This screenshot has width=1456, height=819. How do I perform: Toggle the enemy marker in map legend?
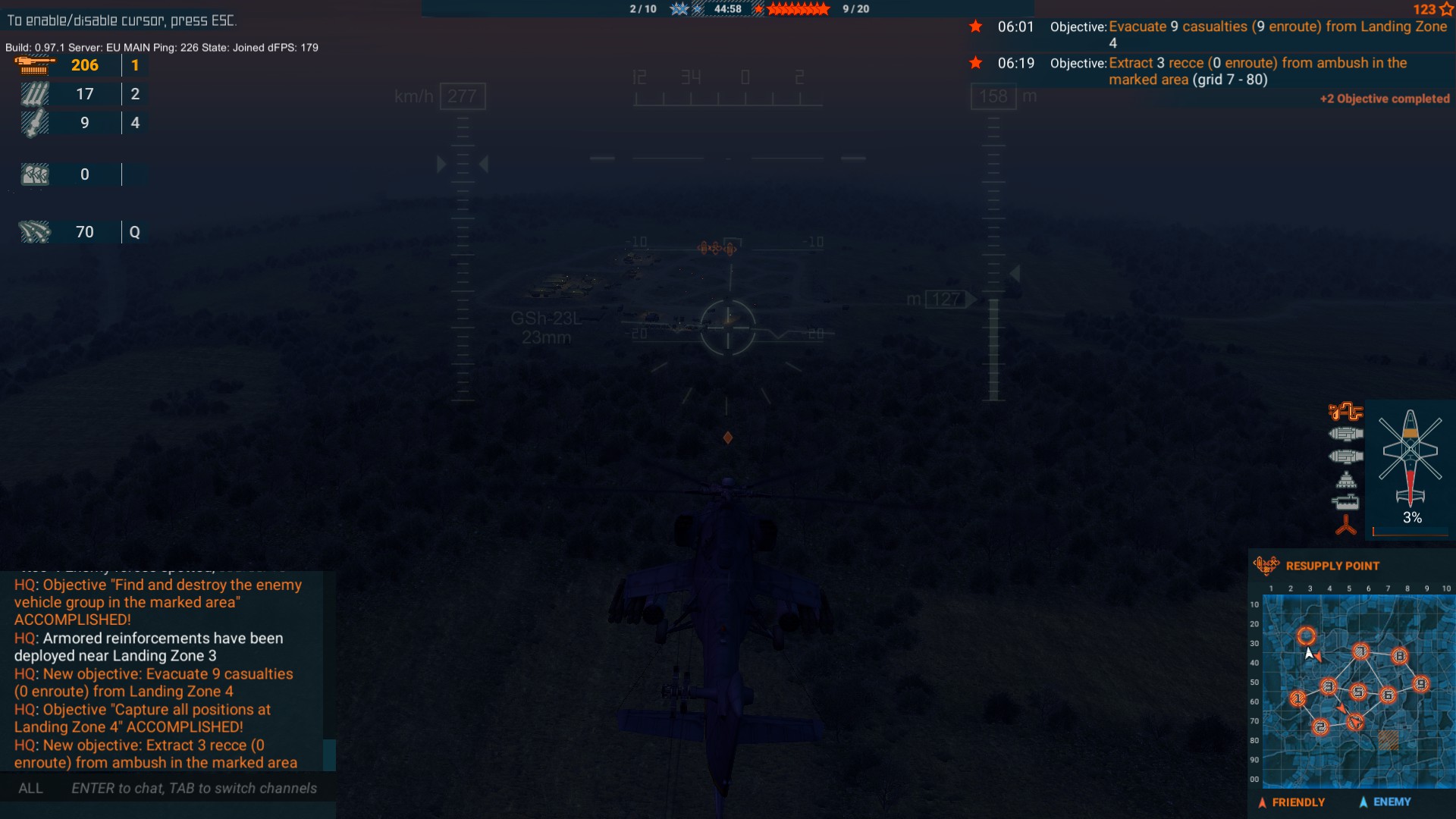tap(1363, 802)
